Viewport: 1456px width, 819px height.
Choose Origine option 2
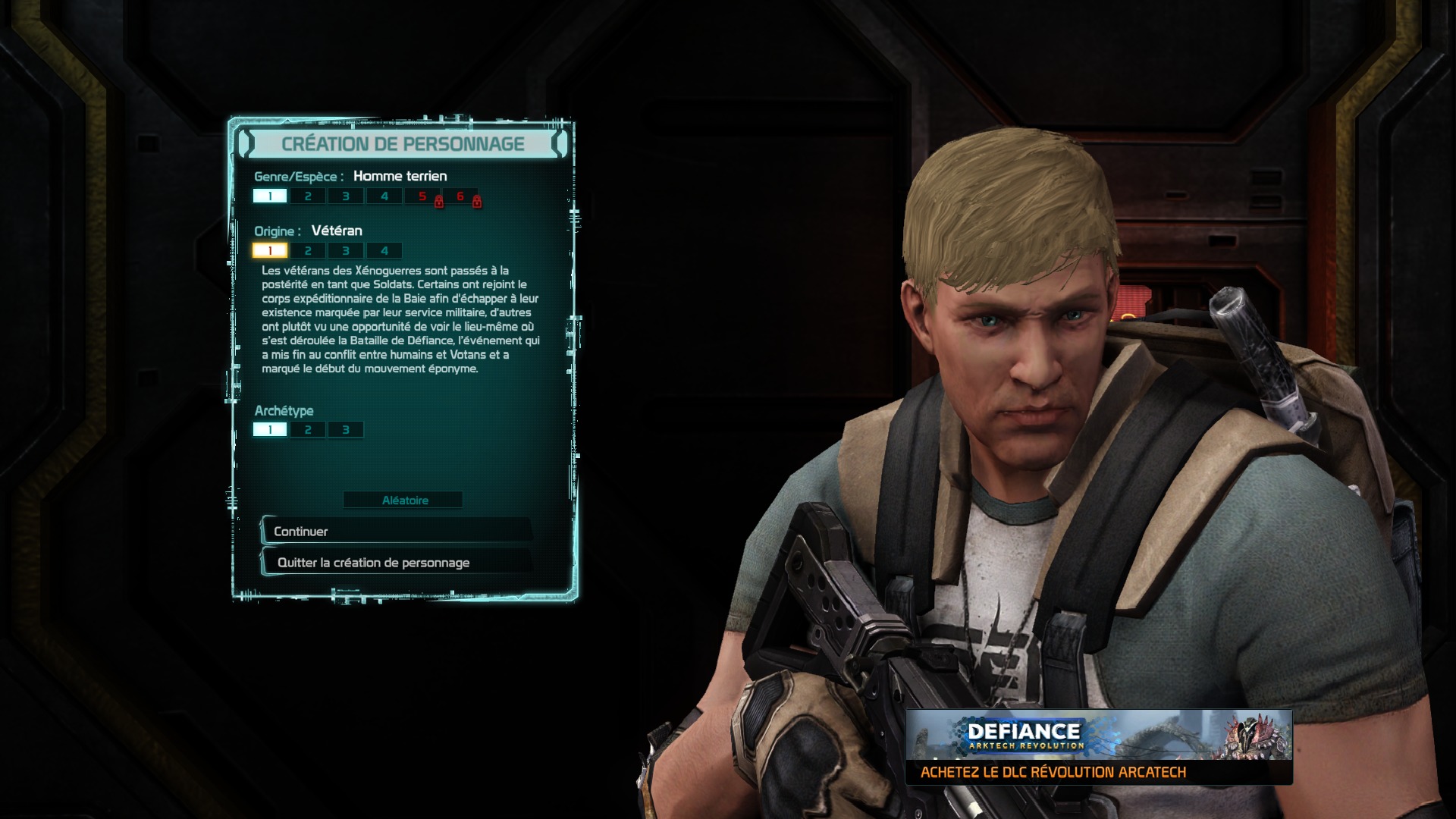(308, 251)
